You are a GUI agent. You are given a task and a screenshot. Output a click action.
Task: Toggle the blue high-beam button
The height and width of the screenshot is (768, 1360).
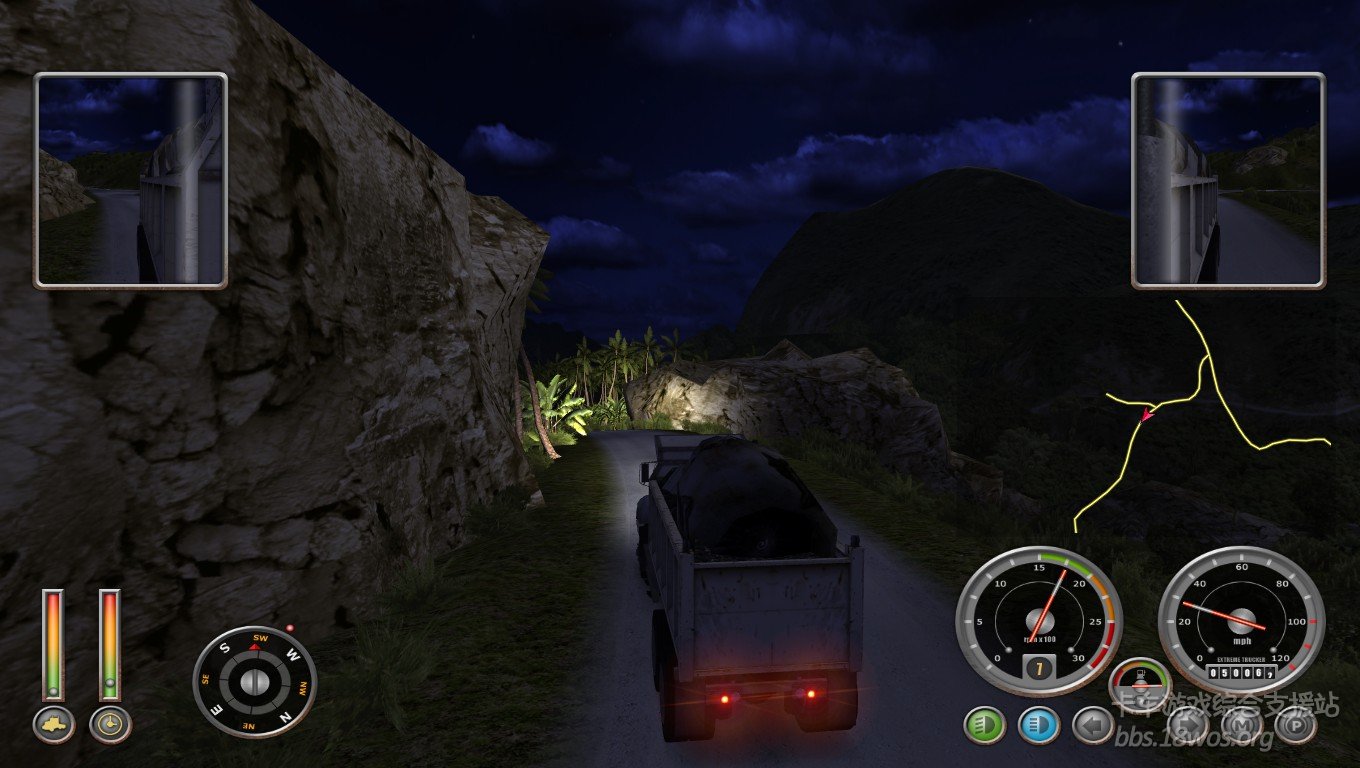pos(1038,724)
